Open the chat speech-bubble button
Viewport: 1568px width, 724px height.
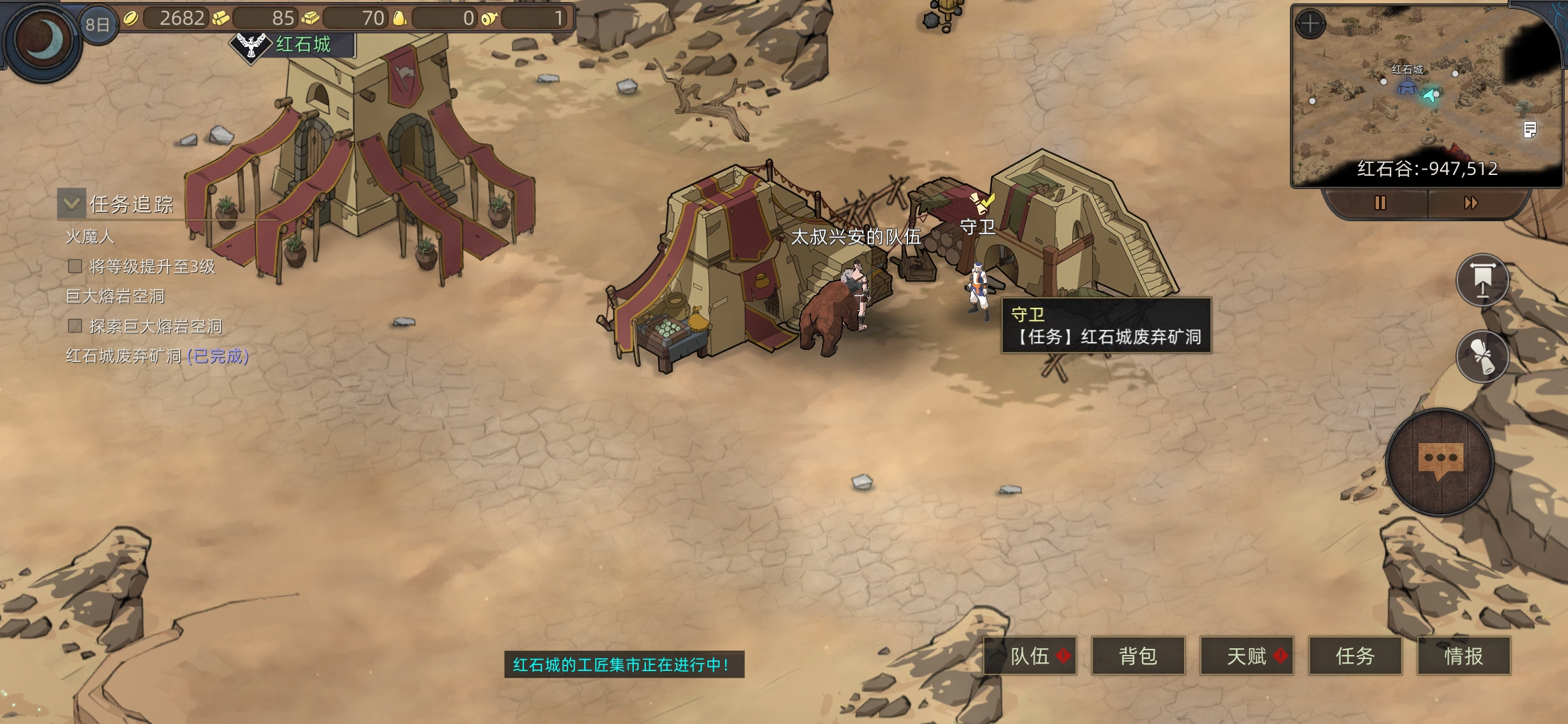pyautogui.click(x=1440, y=462)
